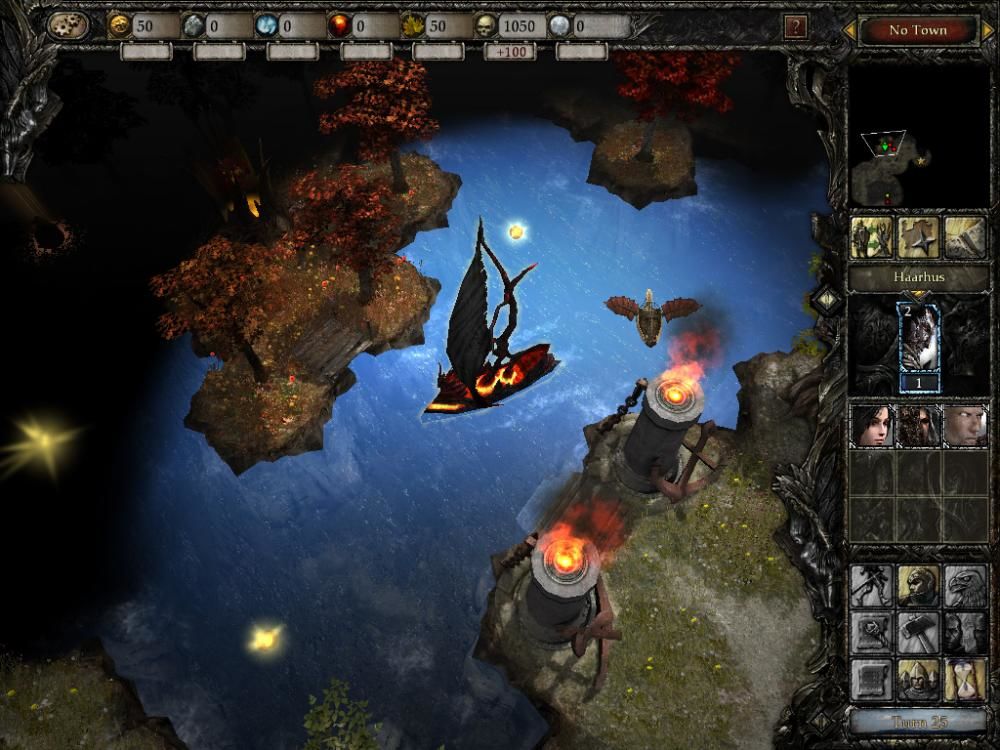End turn with the hourglass icon

pyautogui.click(x=965, y=680)
